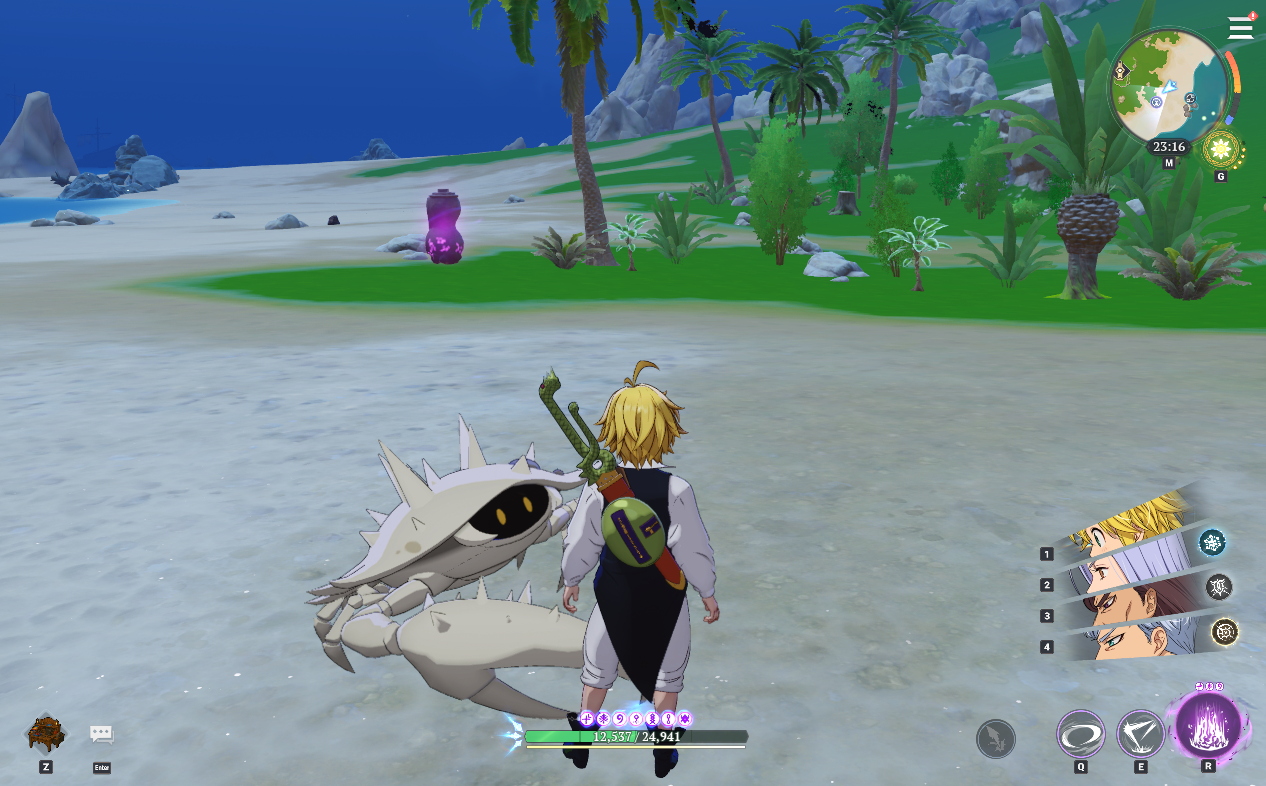
Task: Use the gold-ringed tag skill icon
Action: pyautogui.click(x=1225, y=632)
